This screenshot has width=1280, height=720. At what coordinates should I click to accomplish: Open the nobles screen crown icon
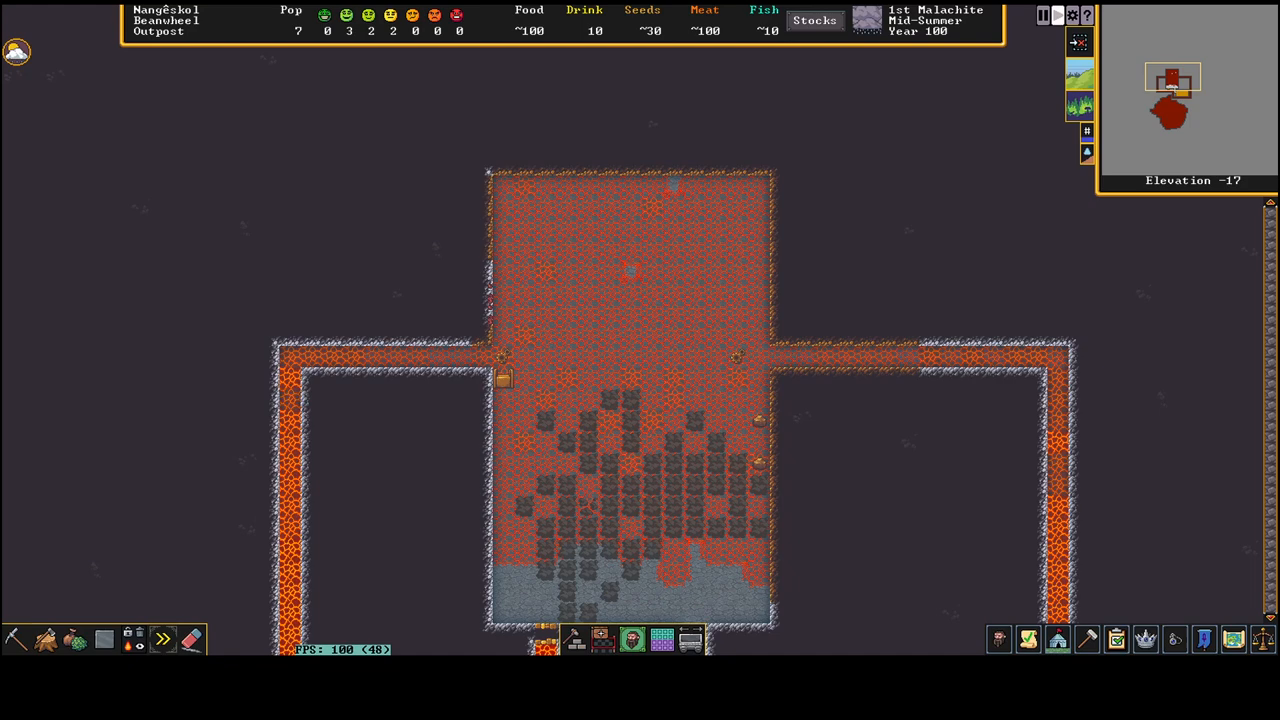pyautogui.click(x=1145, y=639)
